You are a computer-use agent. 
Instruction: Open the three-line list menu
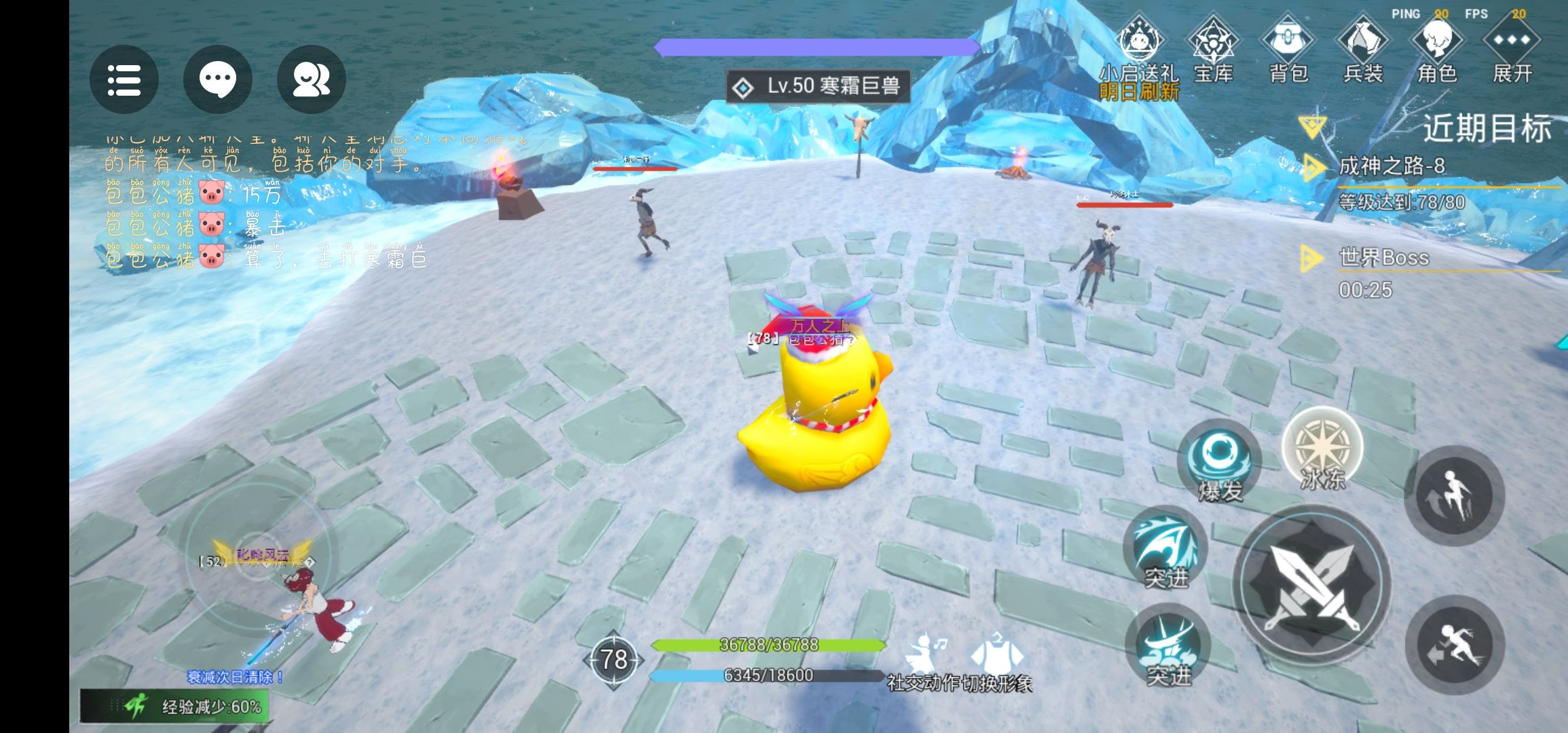124,80
